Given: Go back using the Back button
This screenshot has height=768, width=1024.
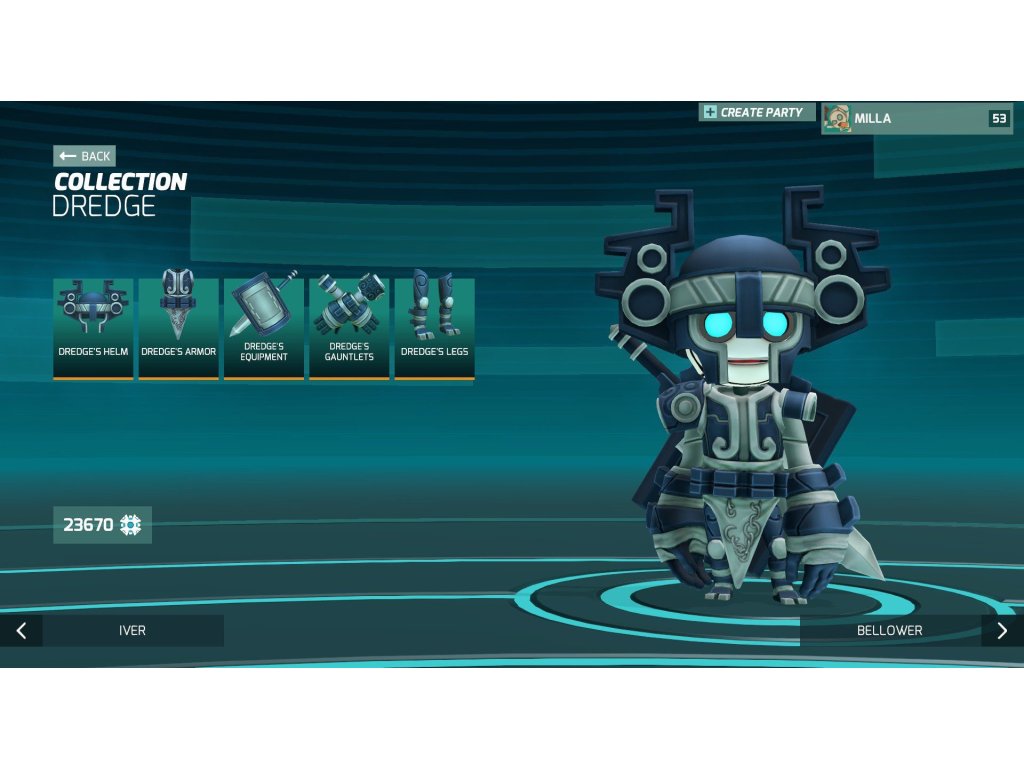Looking at the screenshot, I should tap(84, 156).
